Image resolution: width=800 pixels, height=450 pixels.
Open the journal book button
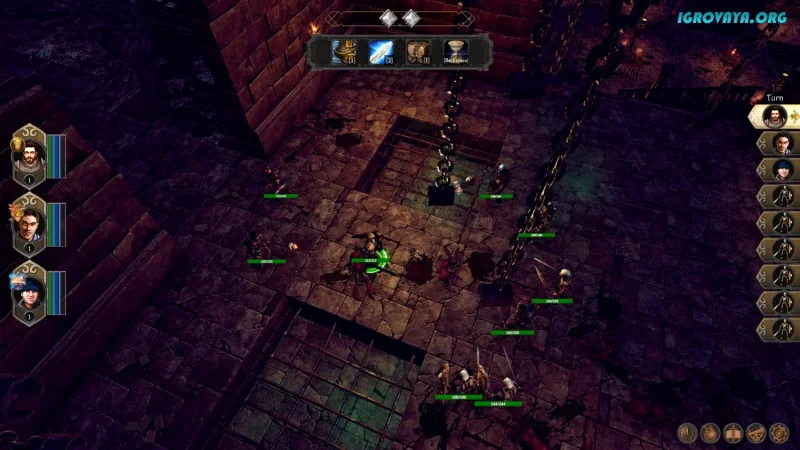point(733,433)
